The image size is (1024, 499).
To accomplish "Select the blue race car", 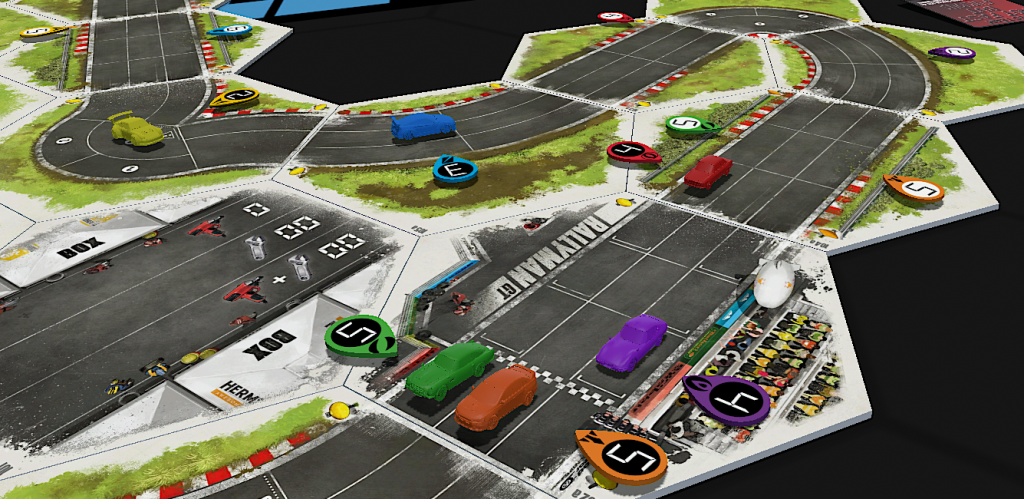I will coord(422,126).
